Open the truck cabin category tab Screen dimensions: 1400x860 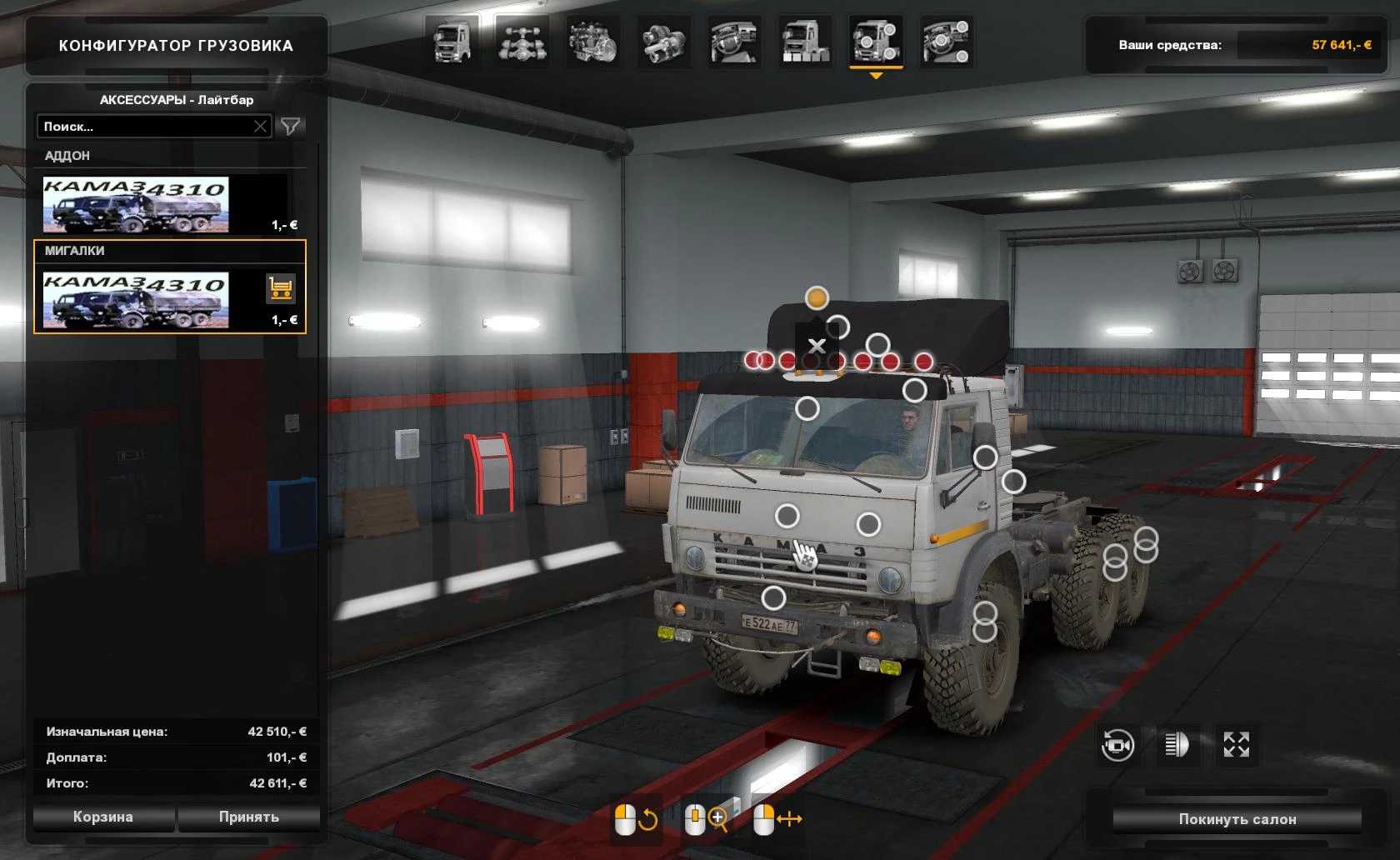click(x=452, y=42)
